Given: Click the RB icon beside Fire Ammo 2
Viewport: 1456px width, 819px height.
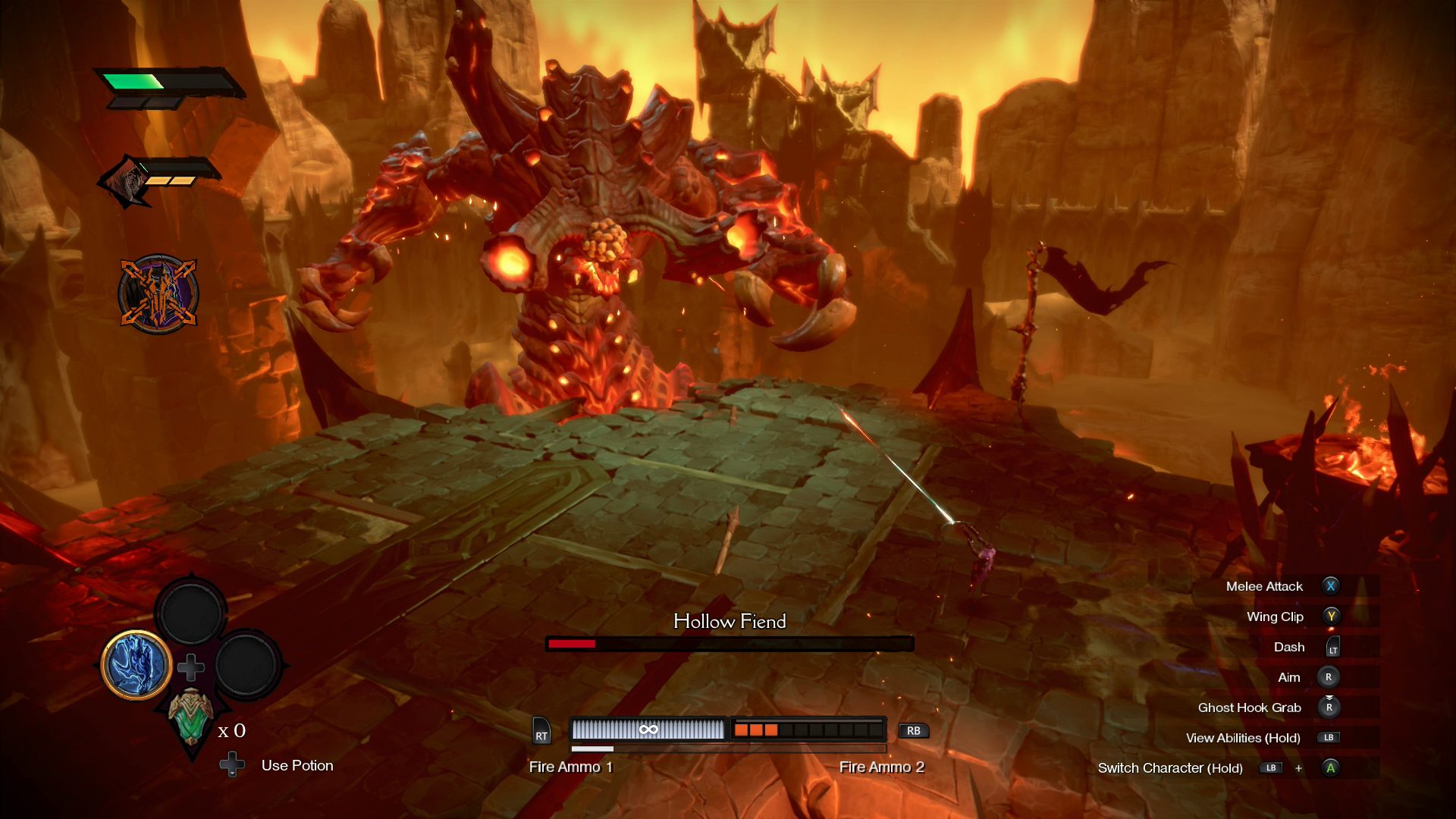Looking at the screenshot, I should click(913, 731).
